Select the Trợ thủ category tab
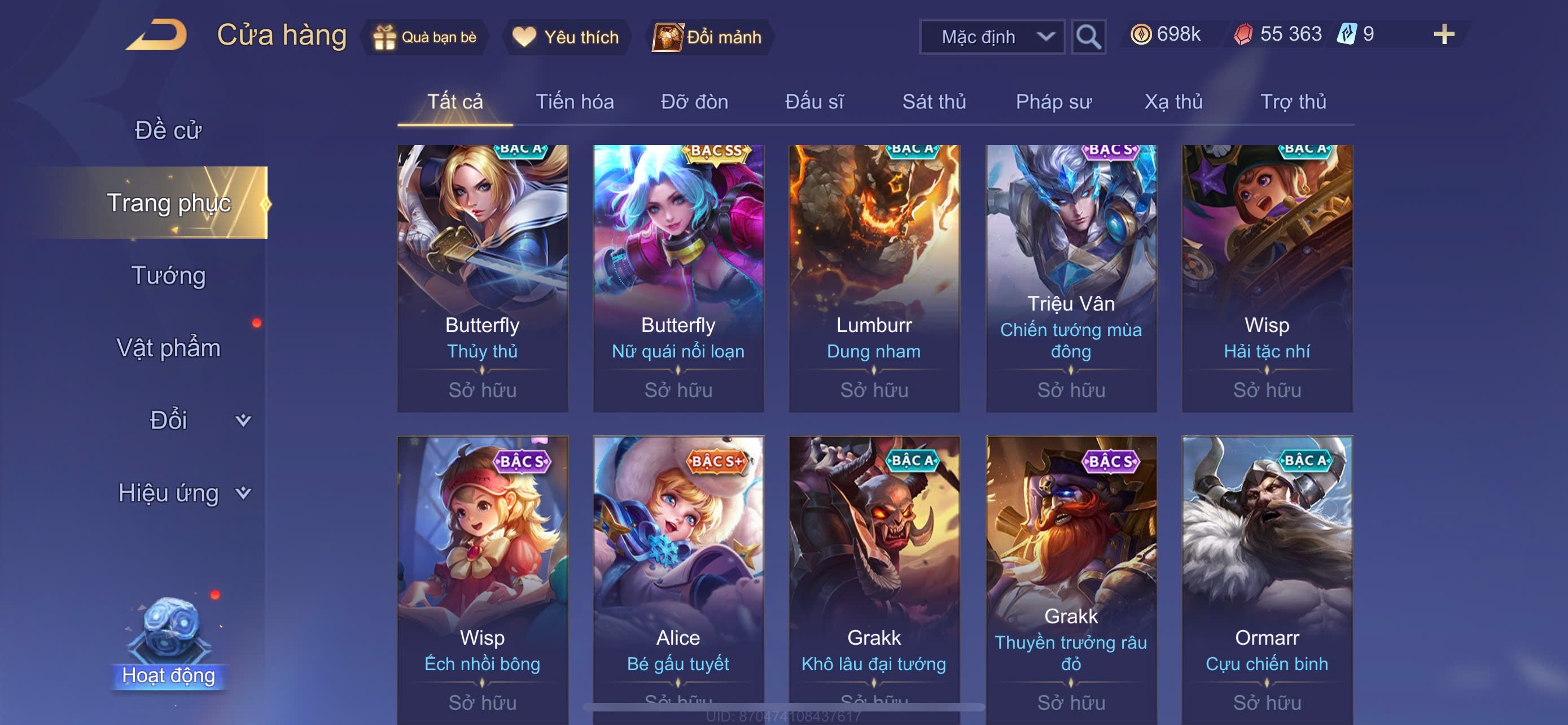 pos(1293,102)
